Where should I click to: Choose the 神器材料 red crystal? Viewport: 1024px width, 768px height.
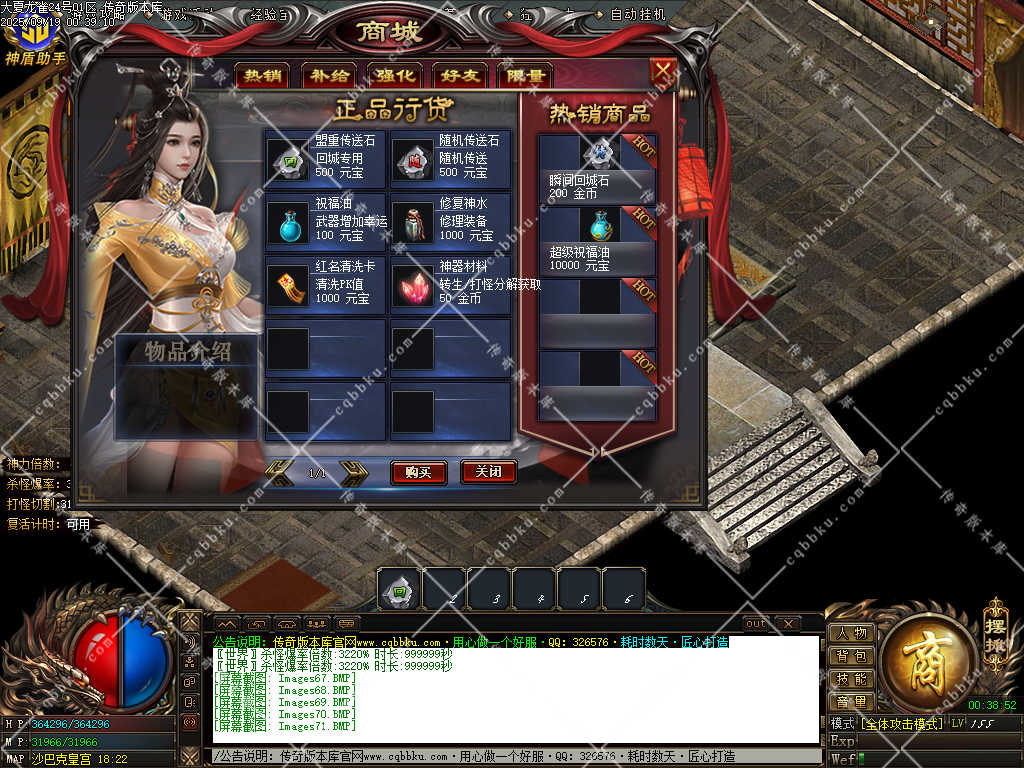pos(411,285)
